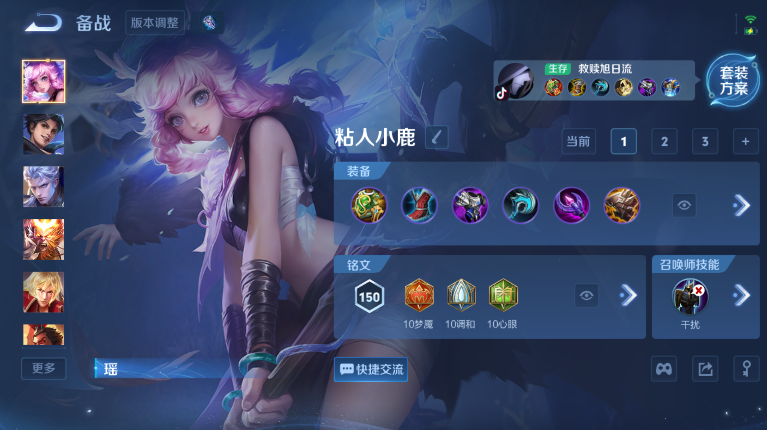767x430 pixels.
Task: Toggle the equipment visibility eye icon
Action: tap(685, 205)
